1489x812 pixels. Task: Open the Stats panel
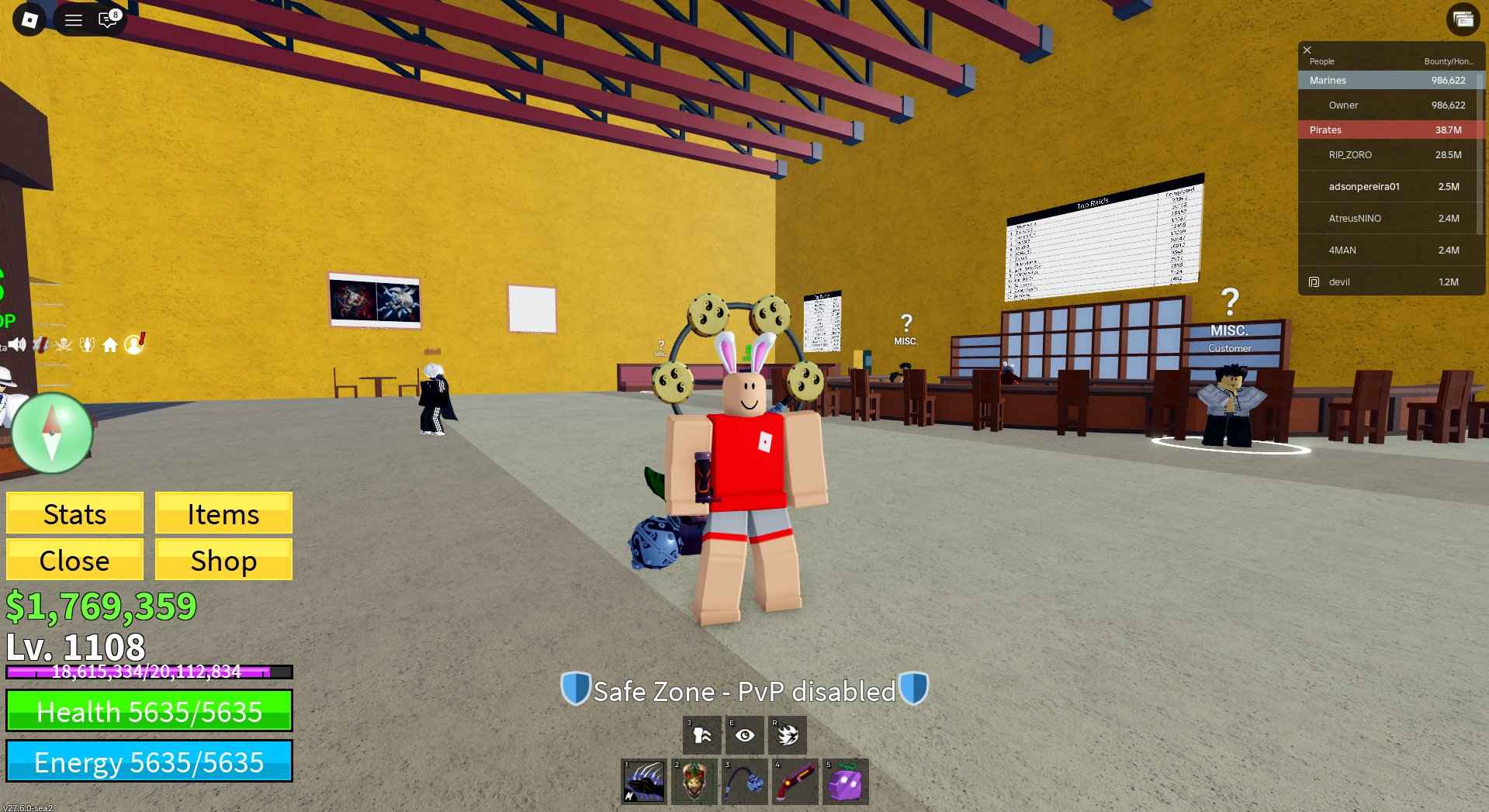[x=74, y=513]
